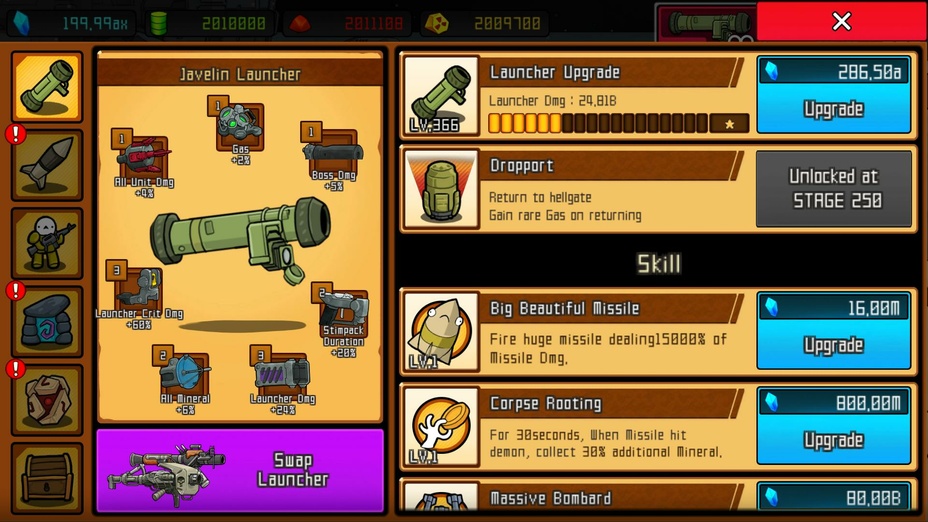Close the launcher menu with the X button
The image size is (928, 522).
pos(841,21)
